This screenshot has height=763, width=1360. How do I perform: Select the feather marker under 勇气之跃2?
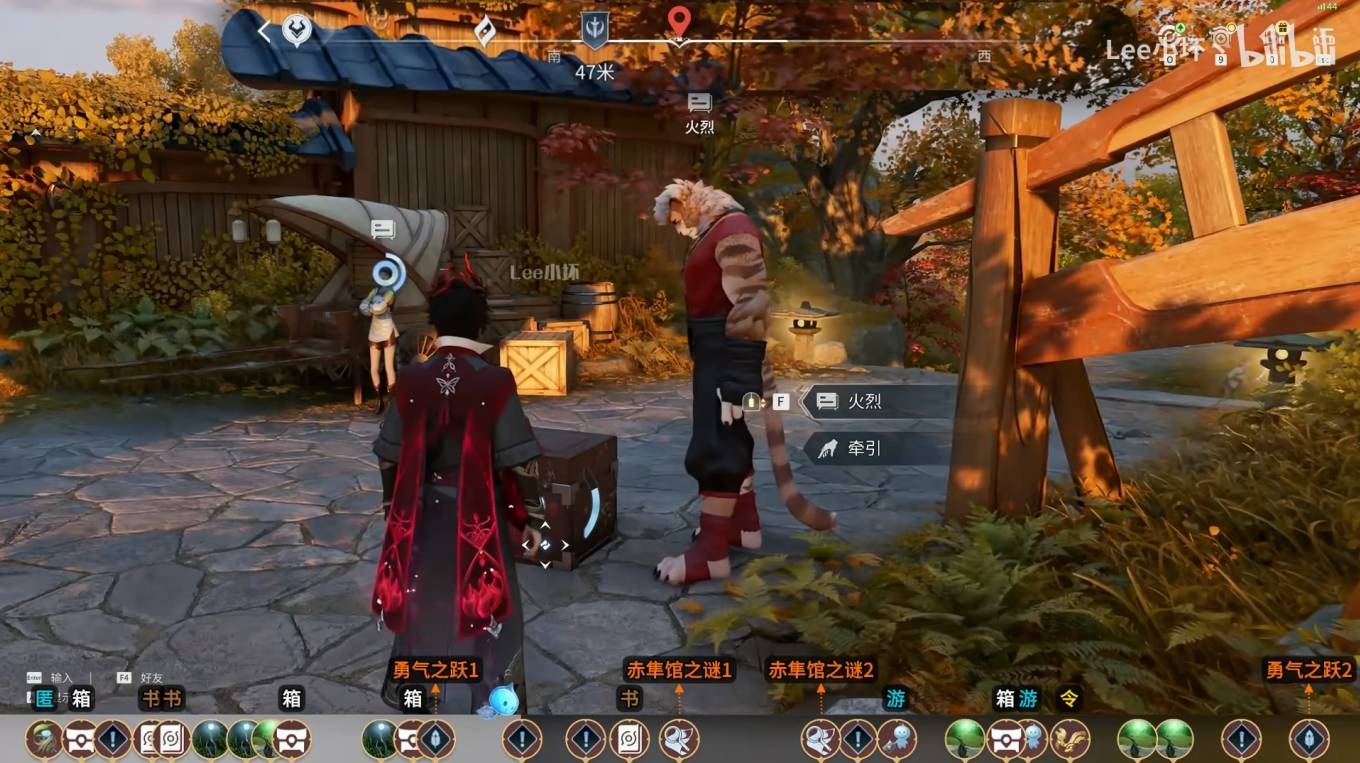[1309, 740]
